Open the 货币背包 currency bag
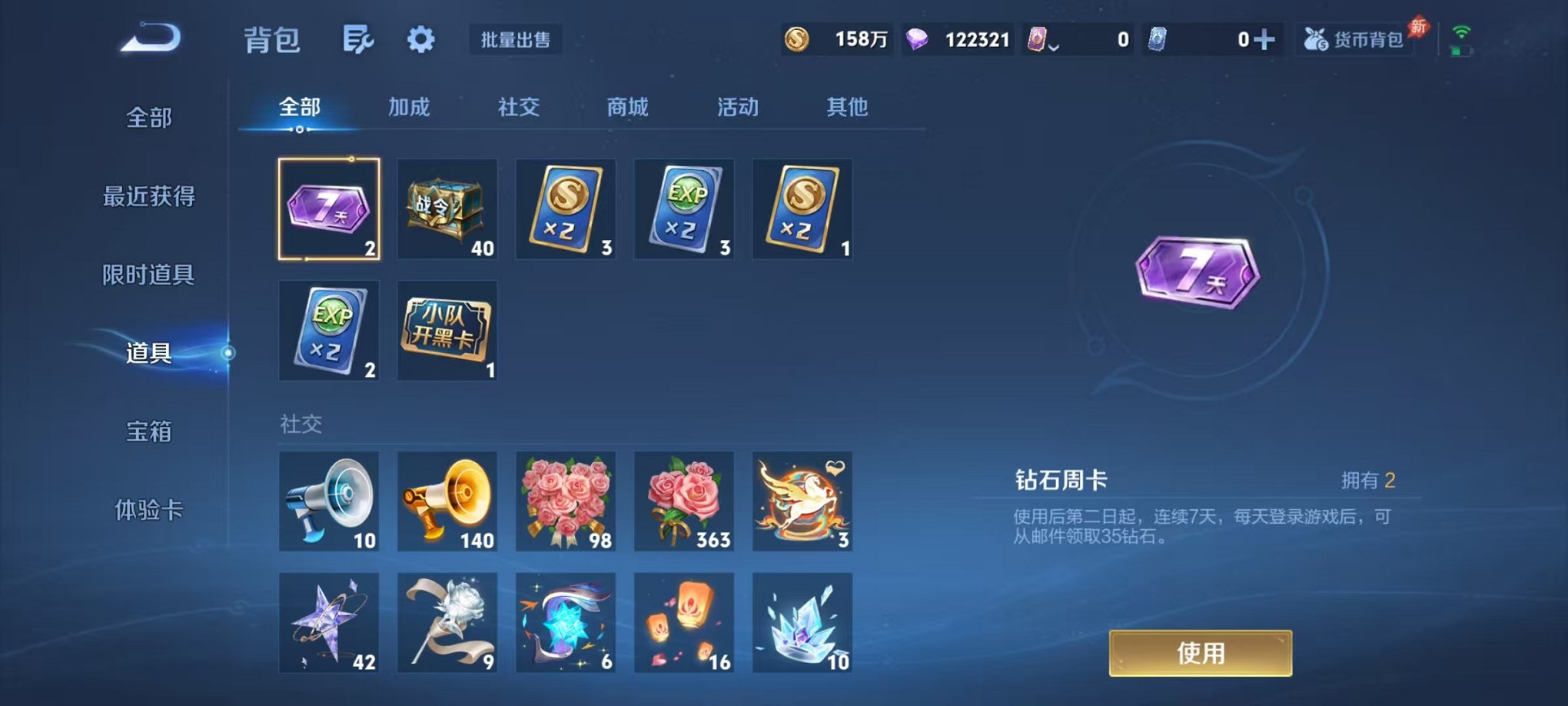 (1355, 40)
